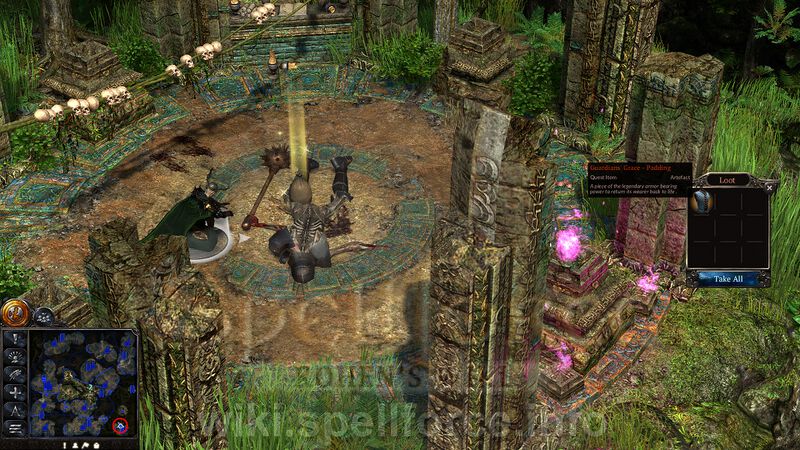
Task: Open the round orange hero portrait button
Action: [15, 314]
